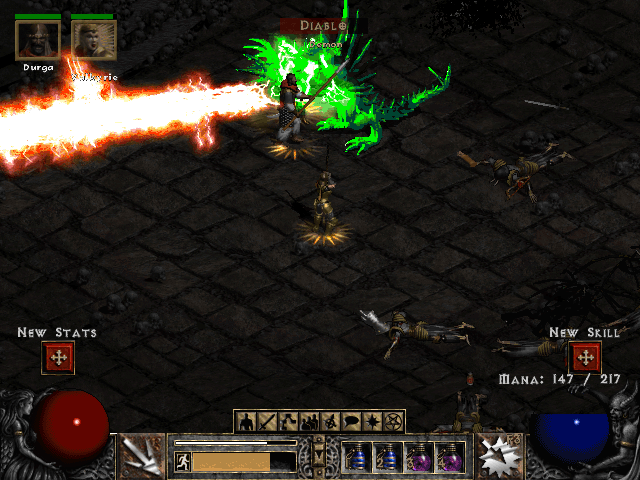Open inventory via the sword icon
640x480 pixels.
click(x=267, y=421)
